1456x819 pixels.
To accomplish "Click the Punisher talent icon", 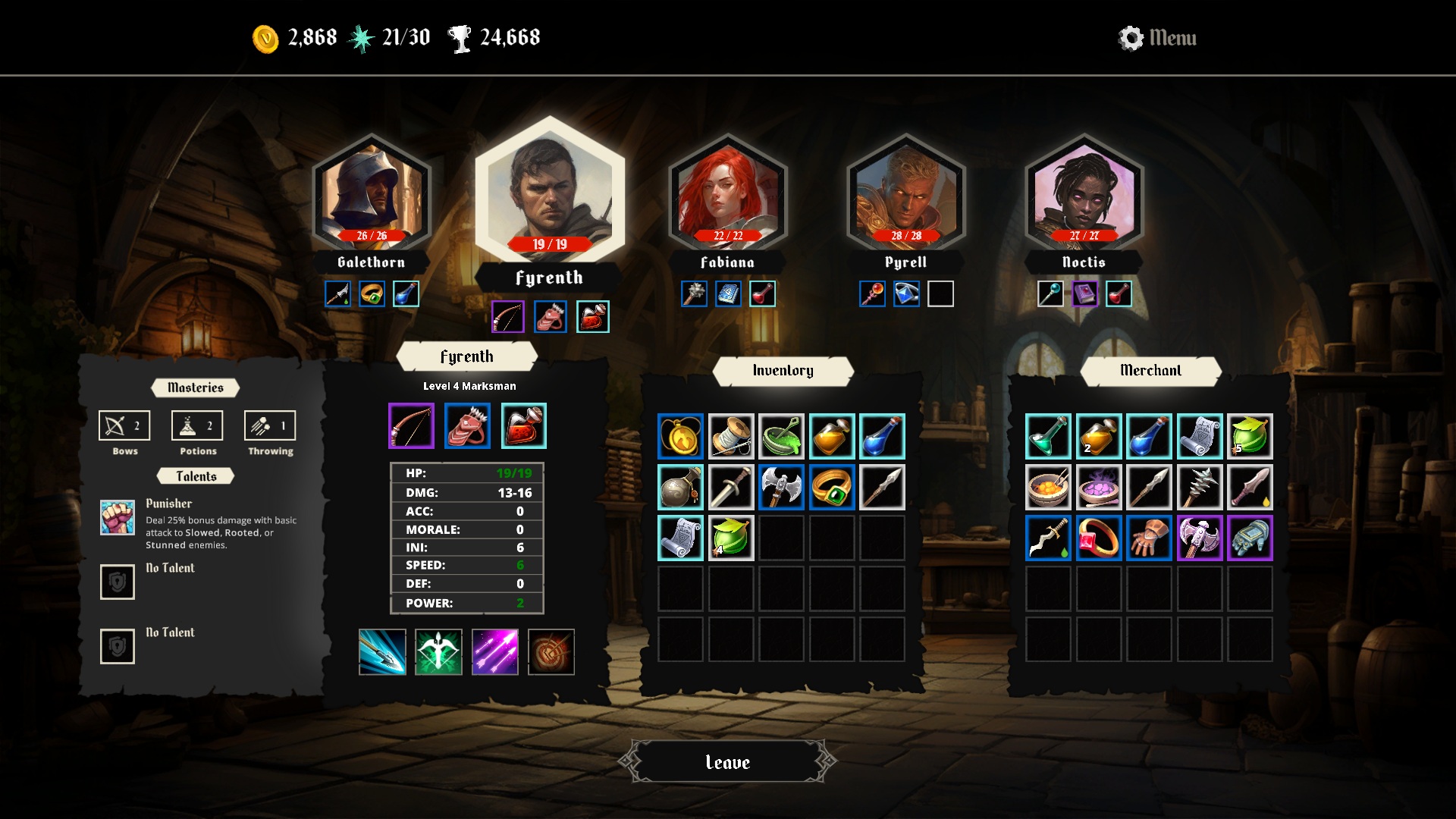I will (x=118, y=517).
